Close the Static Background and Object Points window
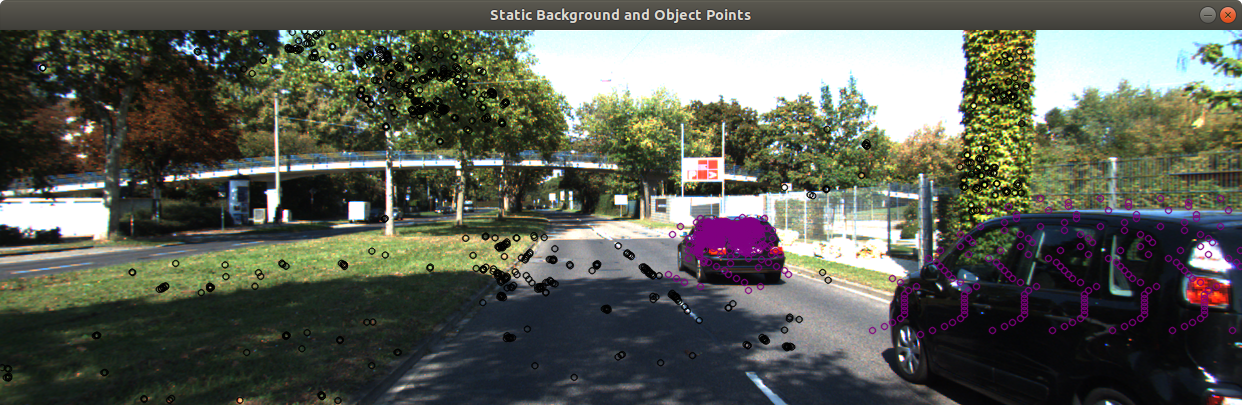The image size is (1242, 405). coord(1227,15)
